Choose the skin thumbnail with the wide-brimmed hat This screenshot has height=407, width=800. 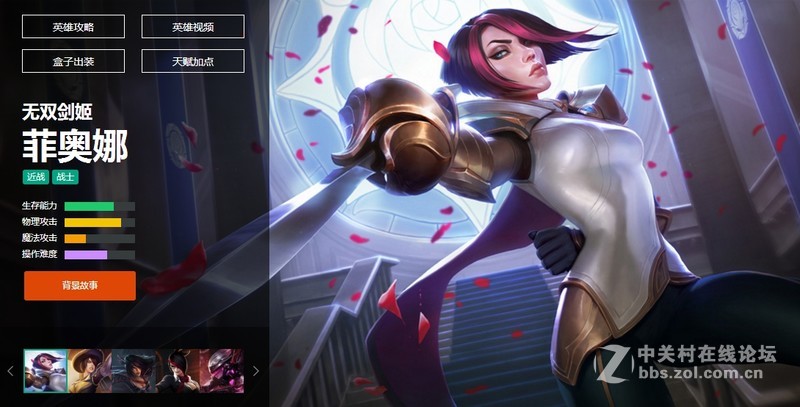coord(89,370)
